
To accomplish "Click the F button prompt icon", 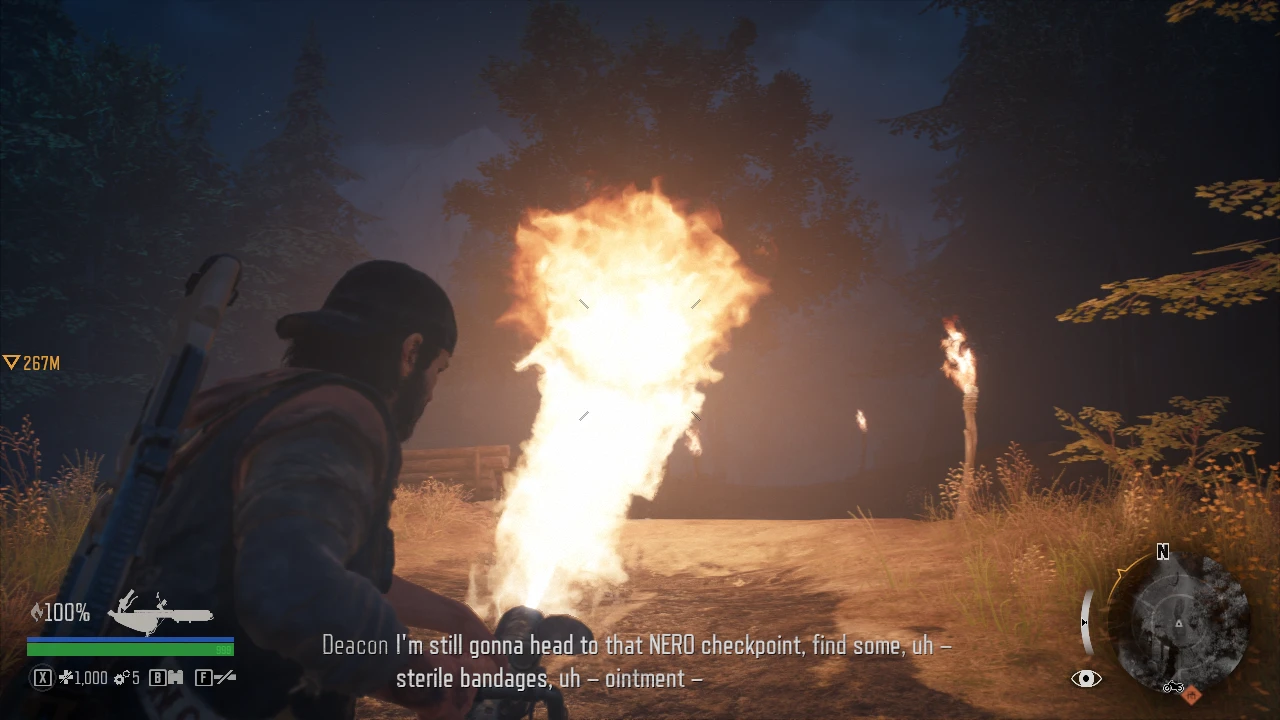I will (204, 677).
